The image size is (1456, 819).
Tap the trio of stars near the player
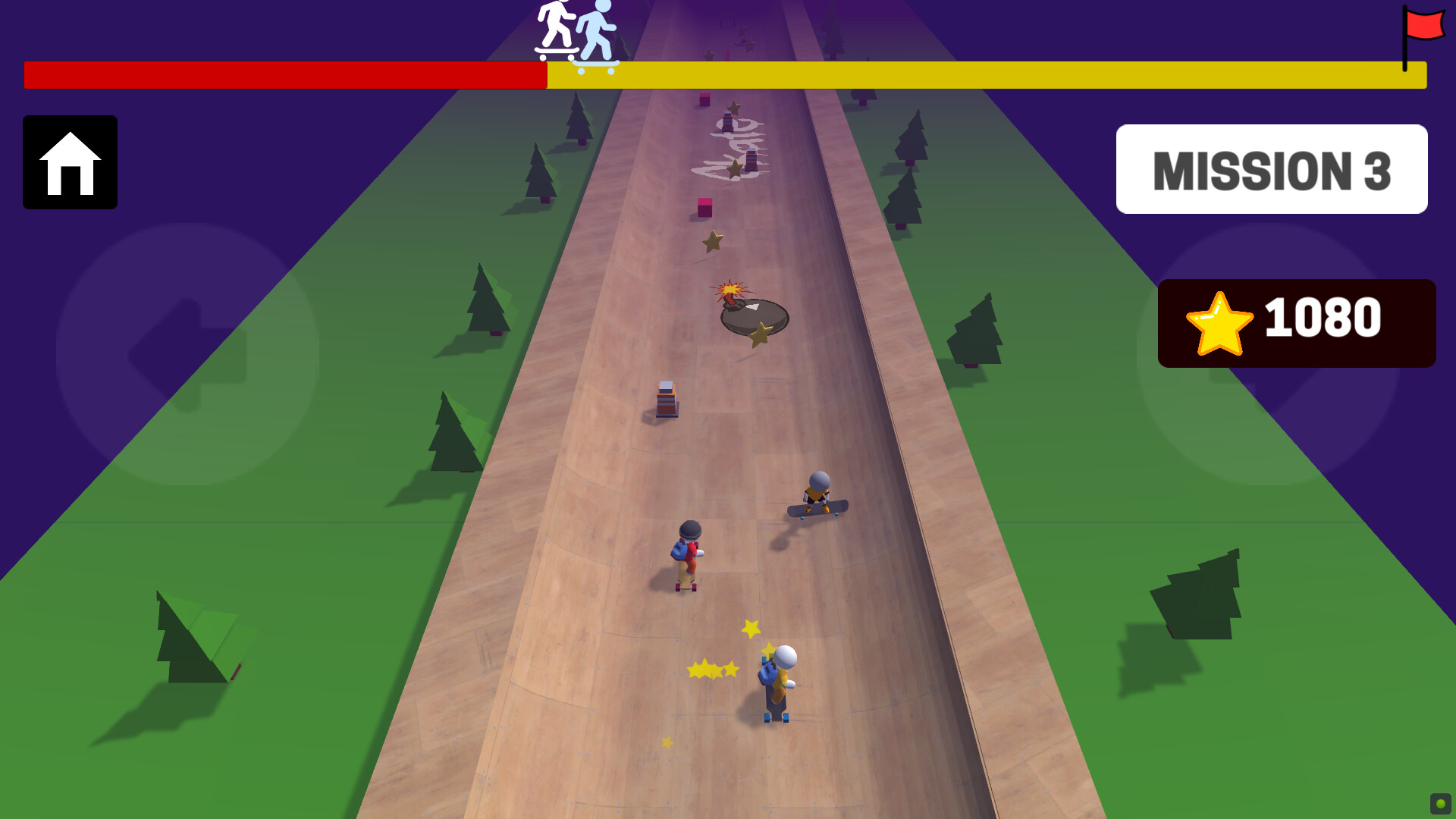[711, 670]
